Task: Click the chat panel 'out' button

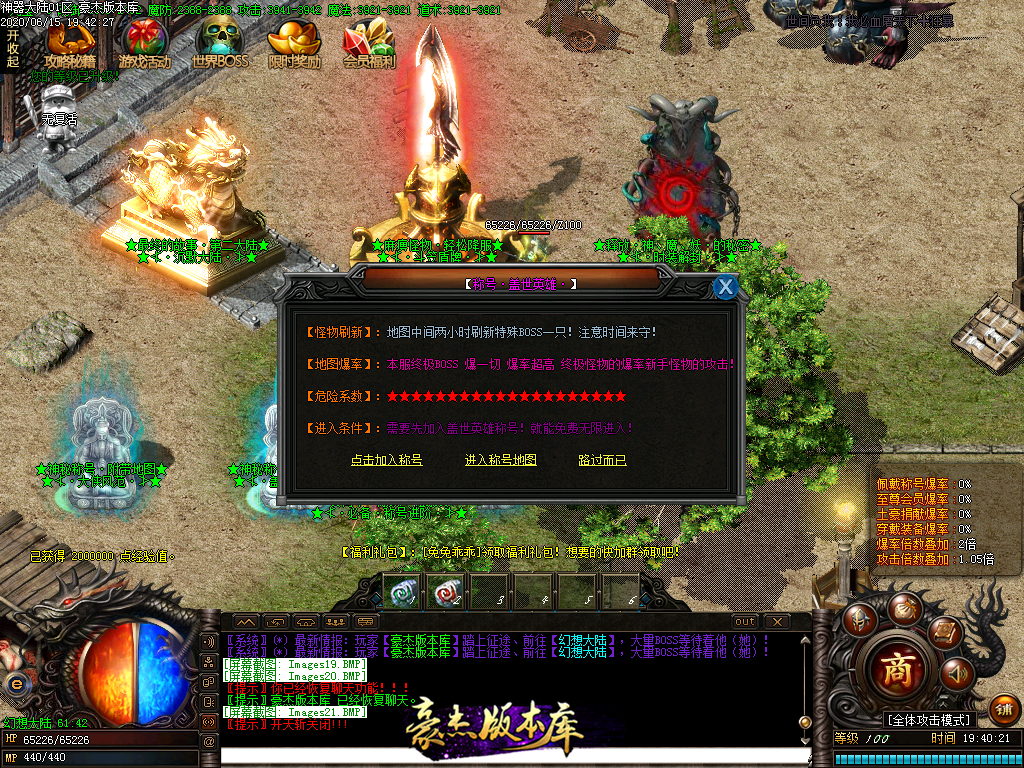Action: tap(745, 622)
